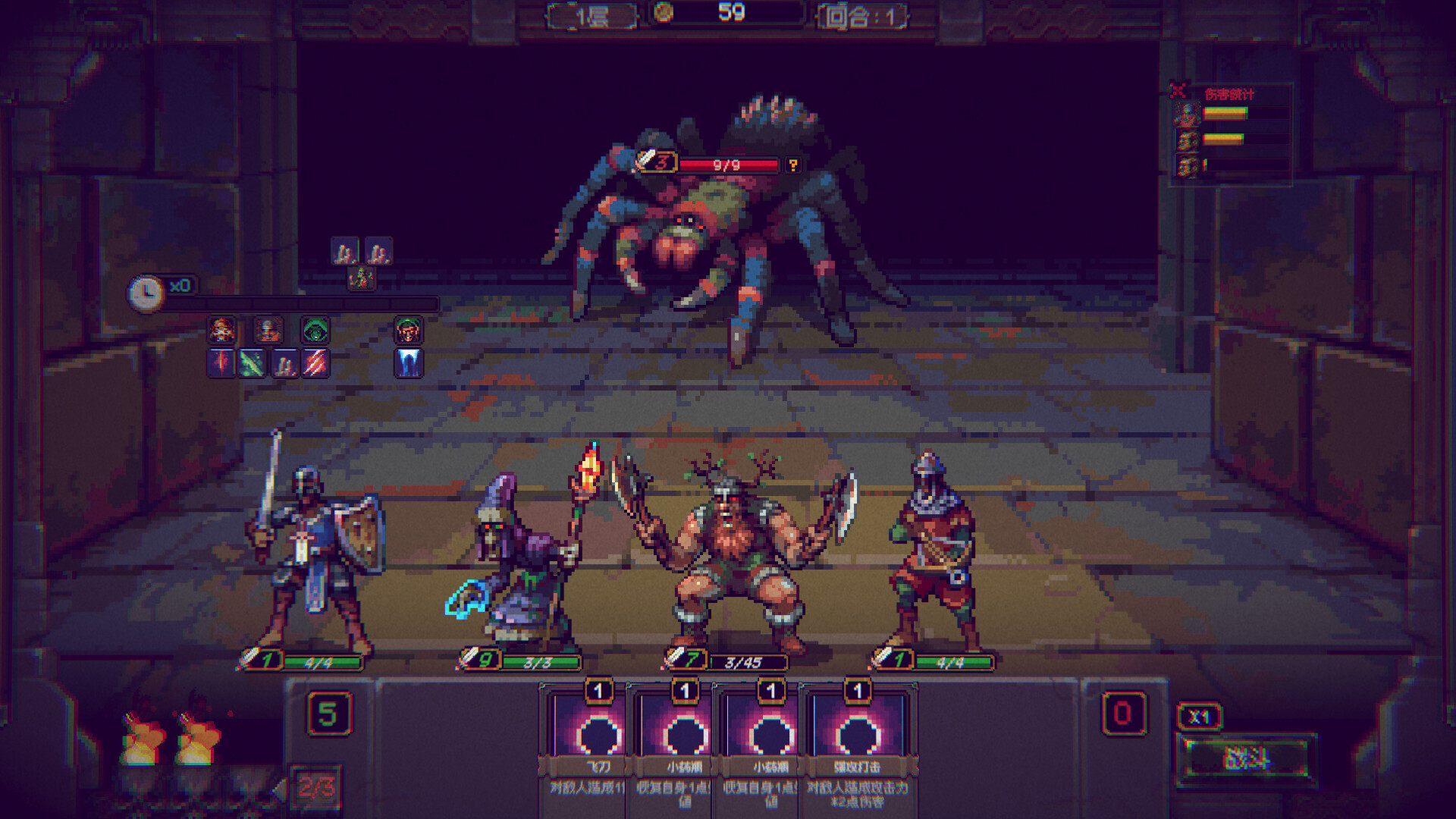Click the 1层 floor label at the top
1456x819 pixels.
tap(591, 13)
